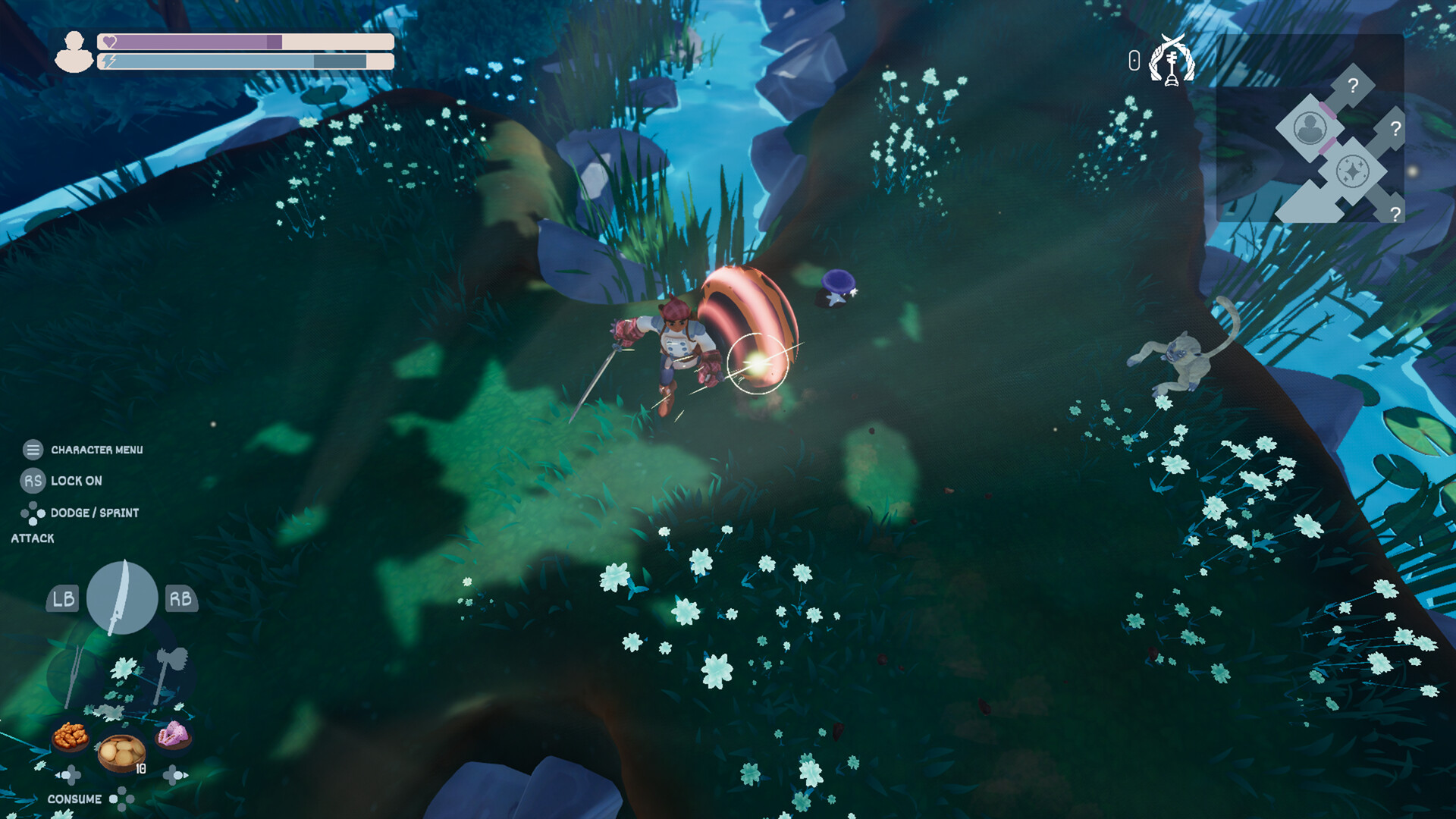
Task: Open the Character Menu
Action: click(32, 449)
